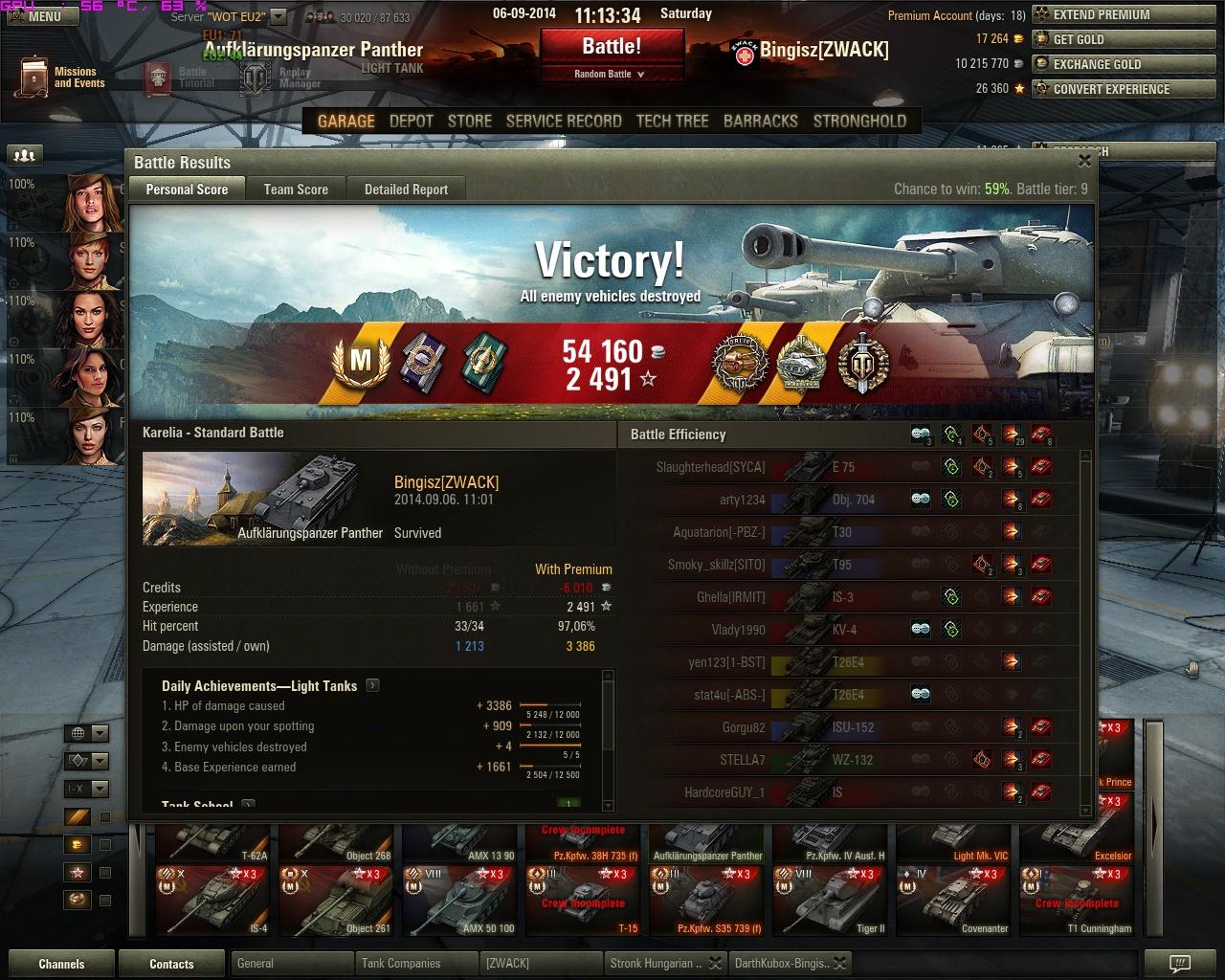Open the Channels chat list
This screenshot has height=980, width=1225.
click(x=61, y=964)
